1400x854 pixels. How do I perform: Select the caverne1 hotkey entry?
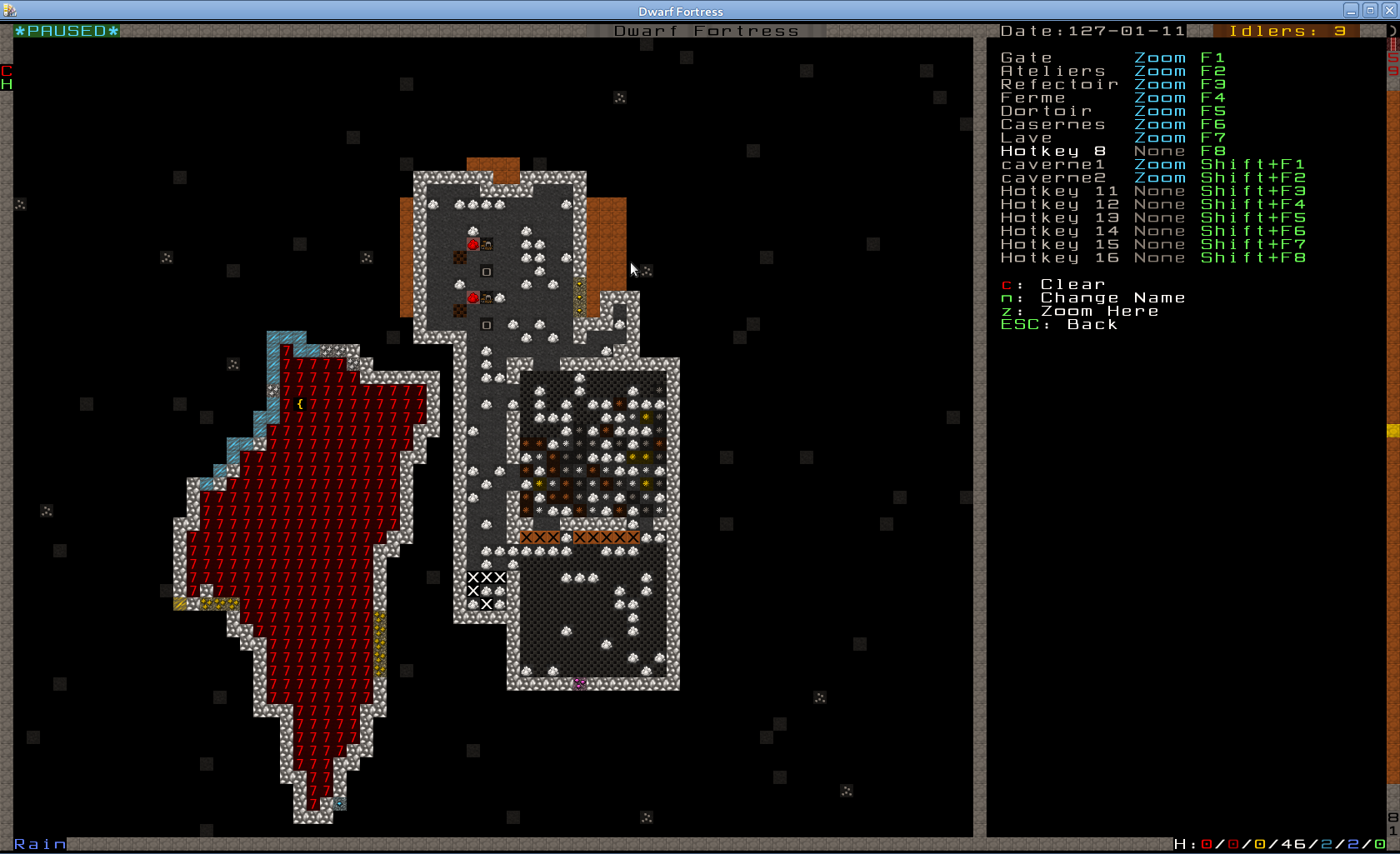1053,164
